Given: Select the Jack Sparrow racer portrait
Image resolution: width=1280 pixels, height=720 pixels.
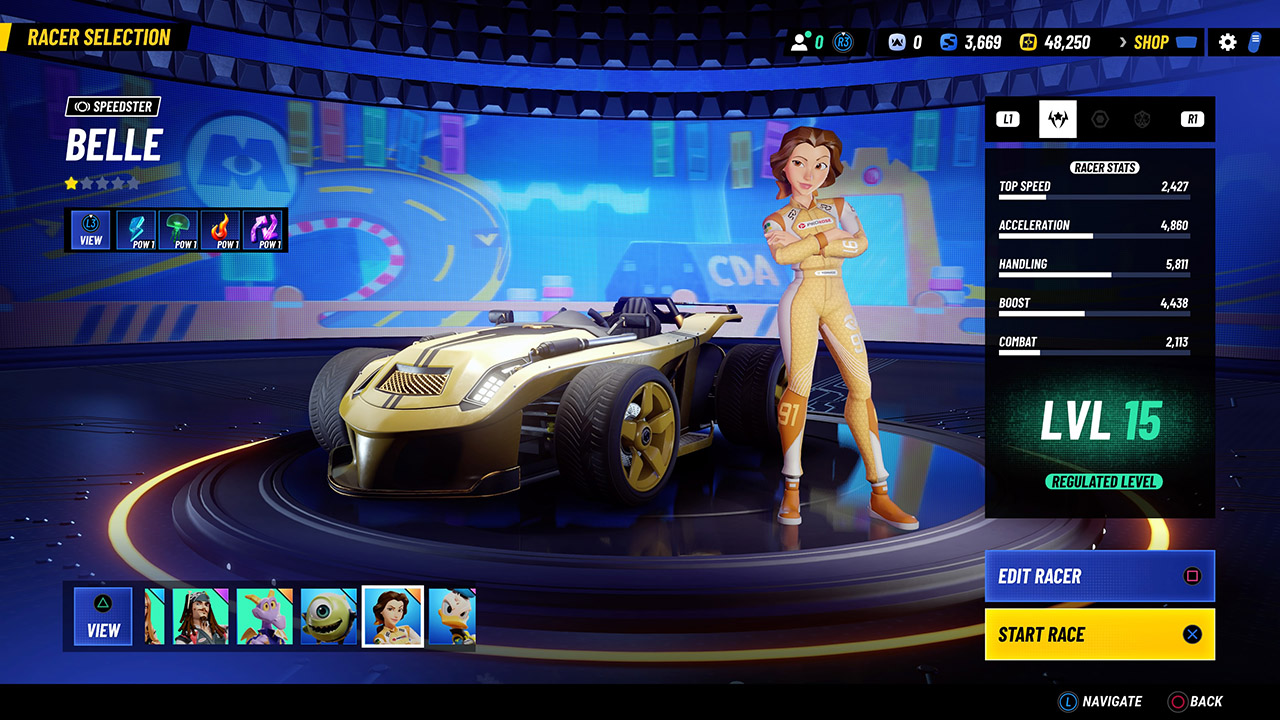Looking at the screenshot, I should tap(201, 616).
